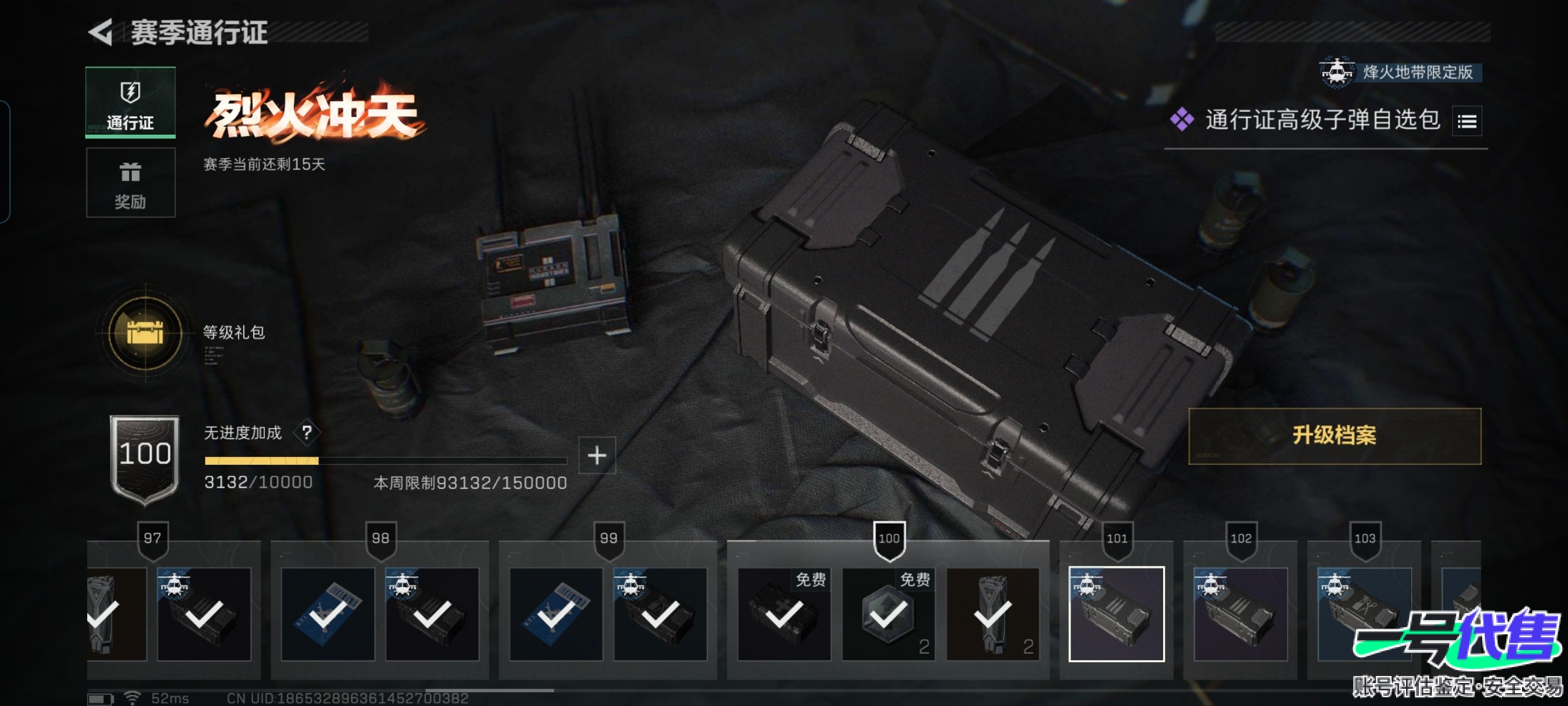Select the highlighted level 101 ammo crate reward

[1117, 614]
